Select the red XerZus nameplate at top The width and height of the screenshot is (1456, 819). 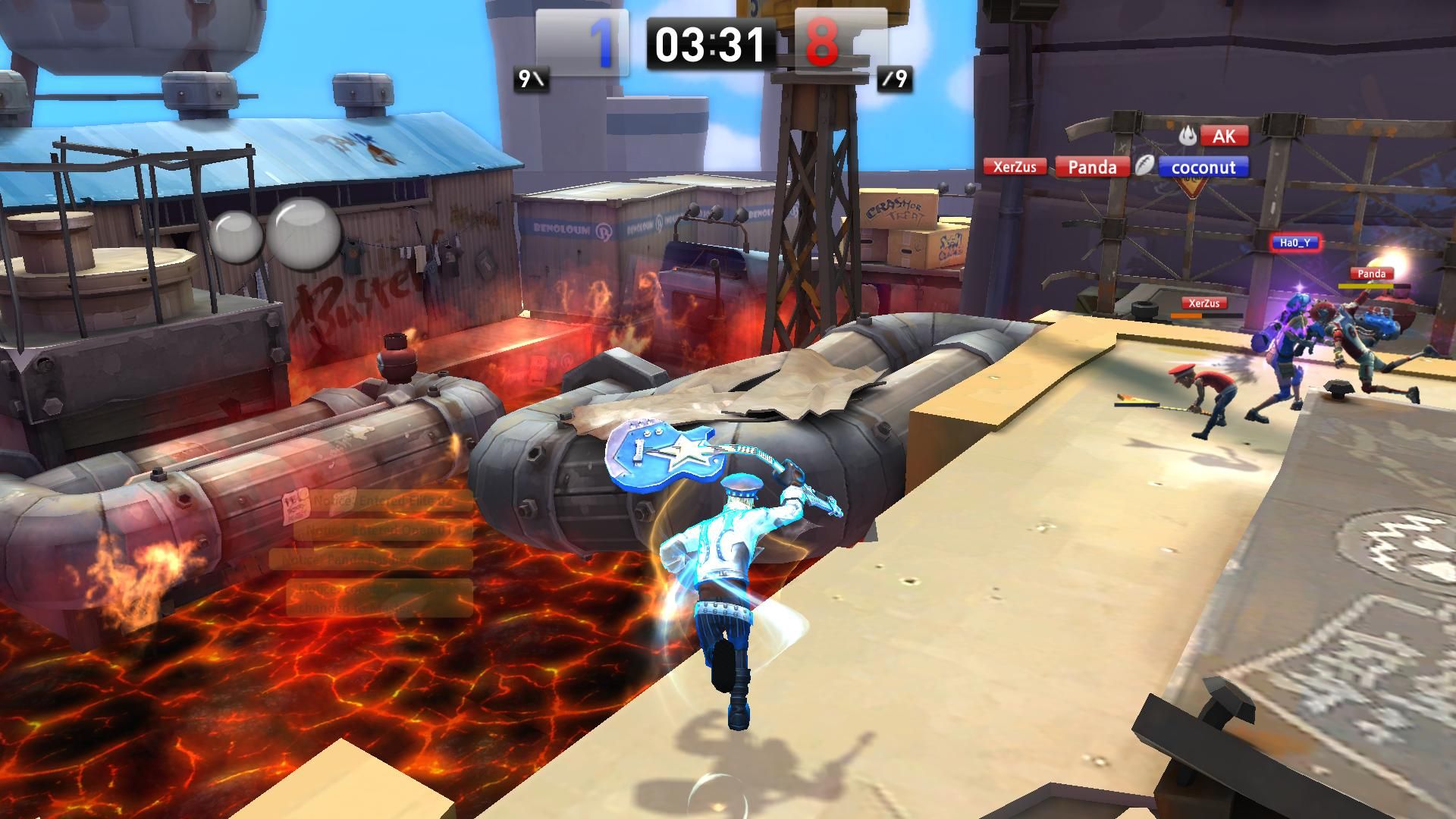pyautogui.click(x=1015, y=168)
